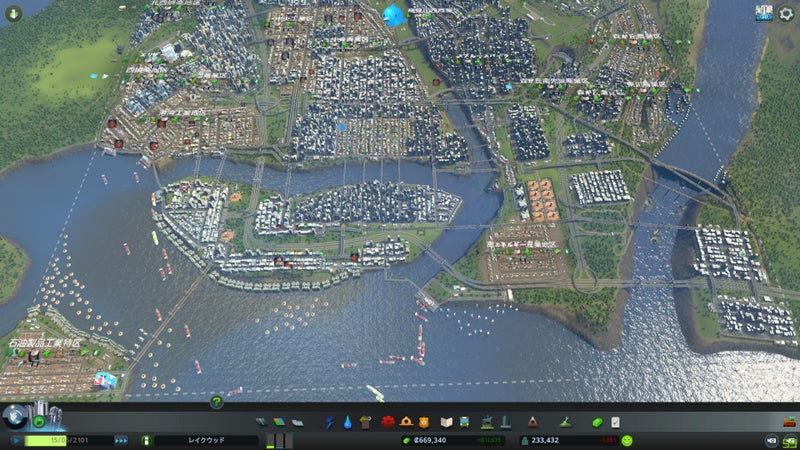The height and width of the screenshot is (450, 800).
Task: Open the economy money panel
Action: (597, 422)
